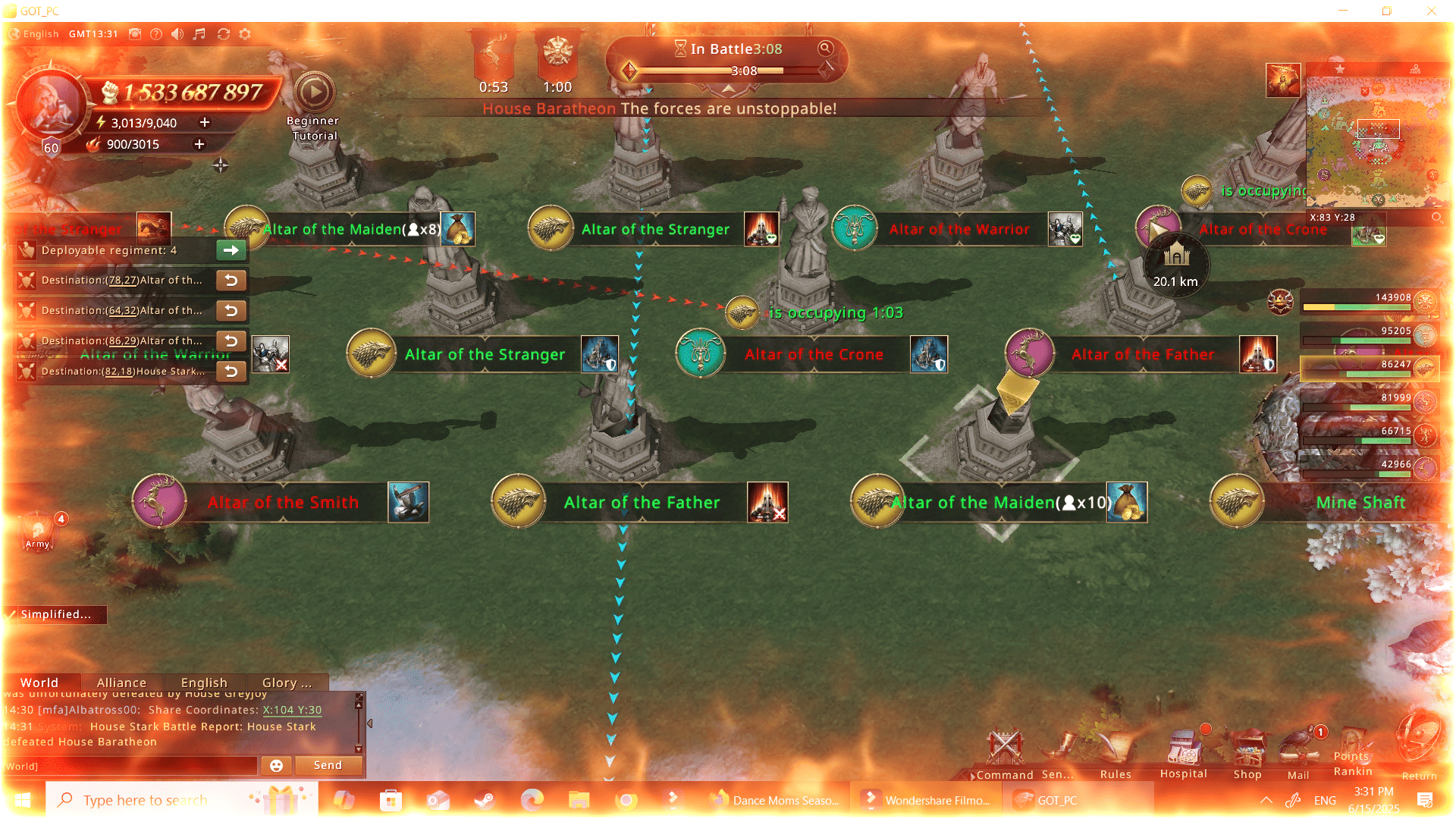The image size is (1456, 819).
Task: Switch to the Alliance chat tab
Action: pyautogui.click(x=121, y=682)
